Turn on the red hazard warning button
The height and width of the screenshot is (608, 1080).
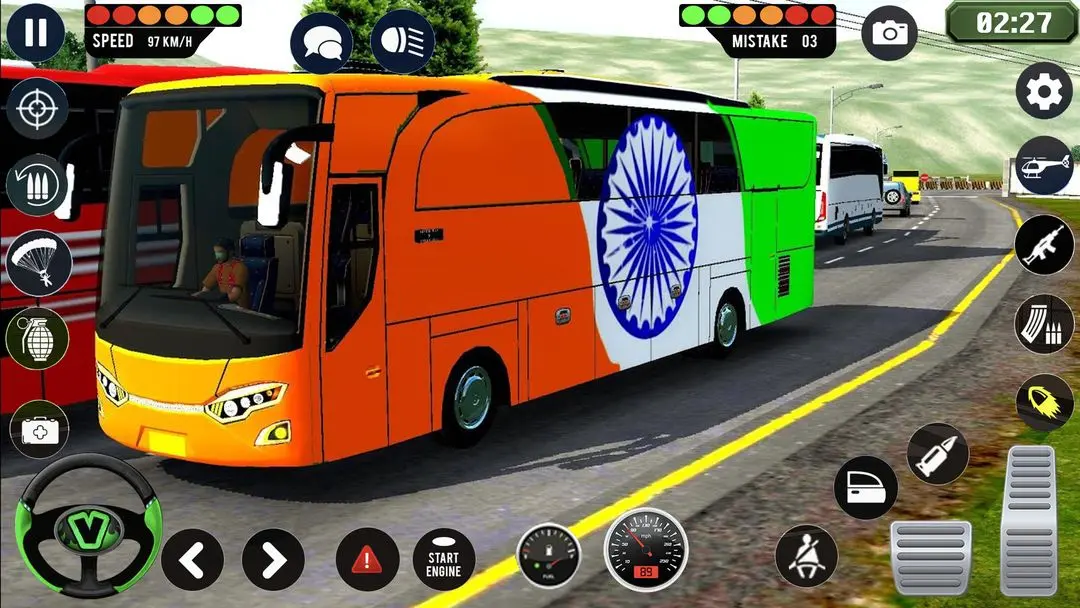click(367, 559)
